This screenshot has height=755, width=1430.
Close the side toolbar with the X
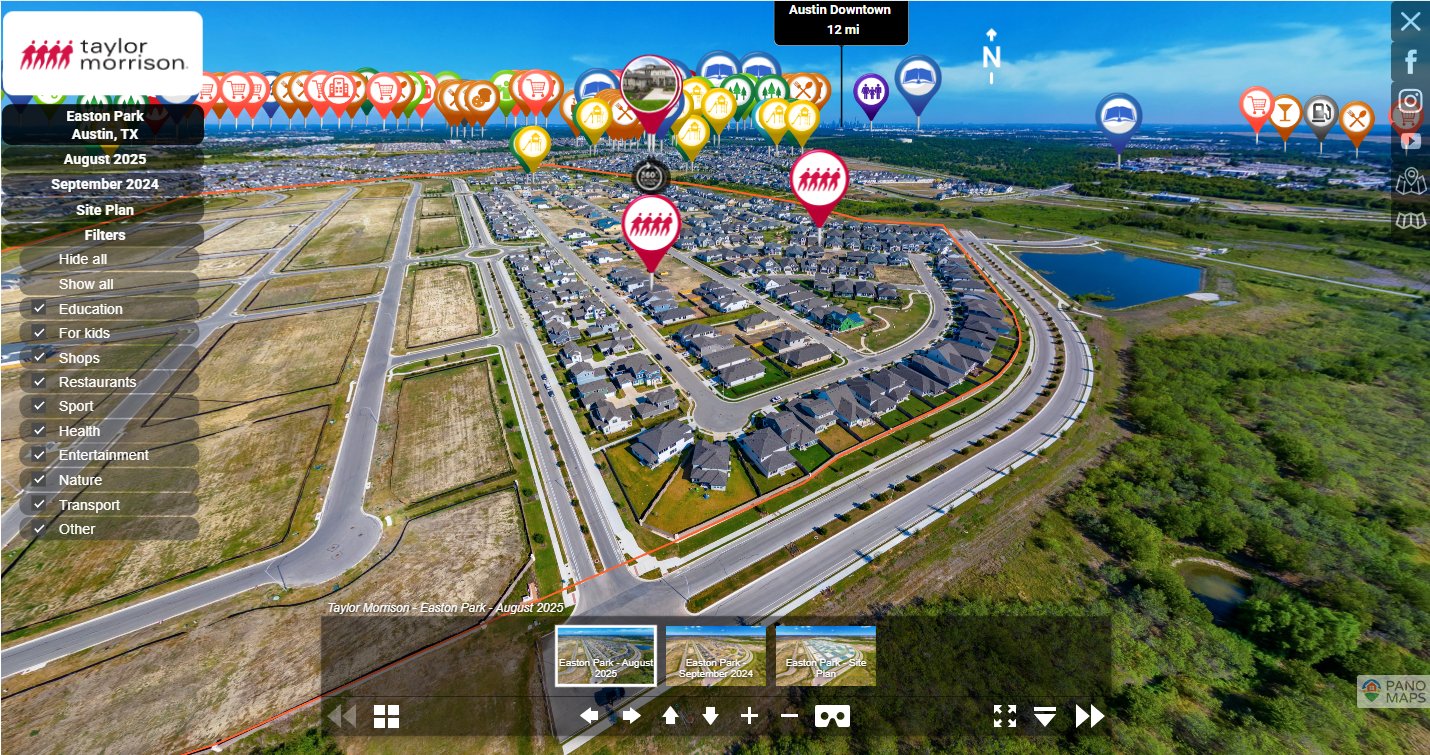pyautogui.click(x=1410, y=21)
